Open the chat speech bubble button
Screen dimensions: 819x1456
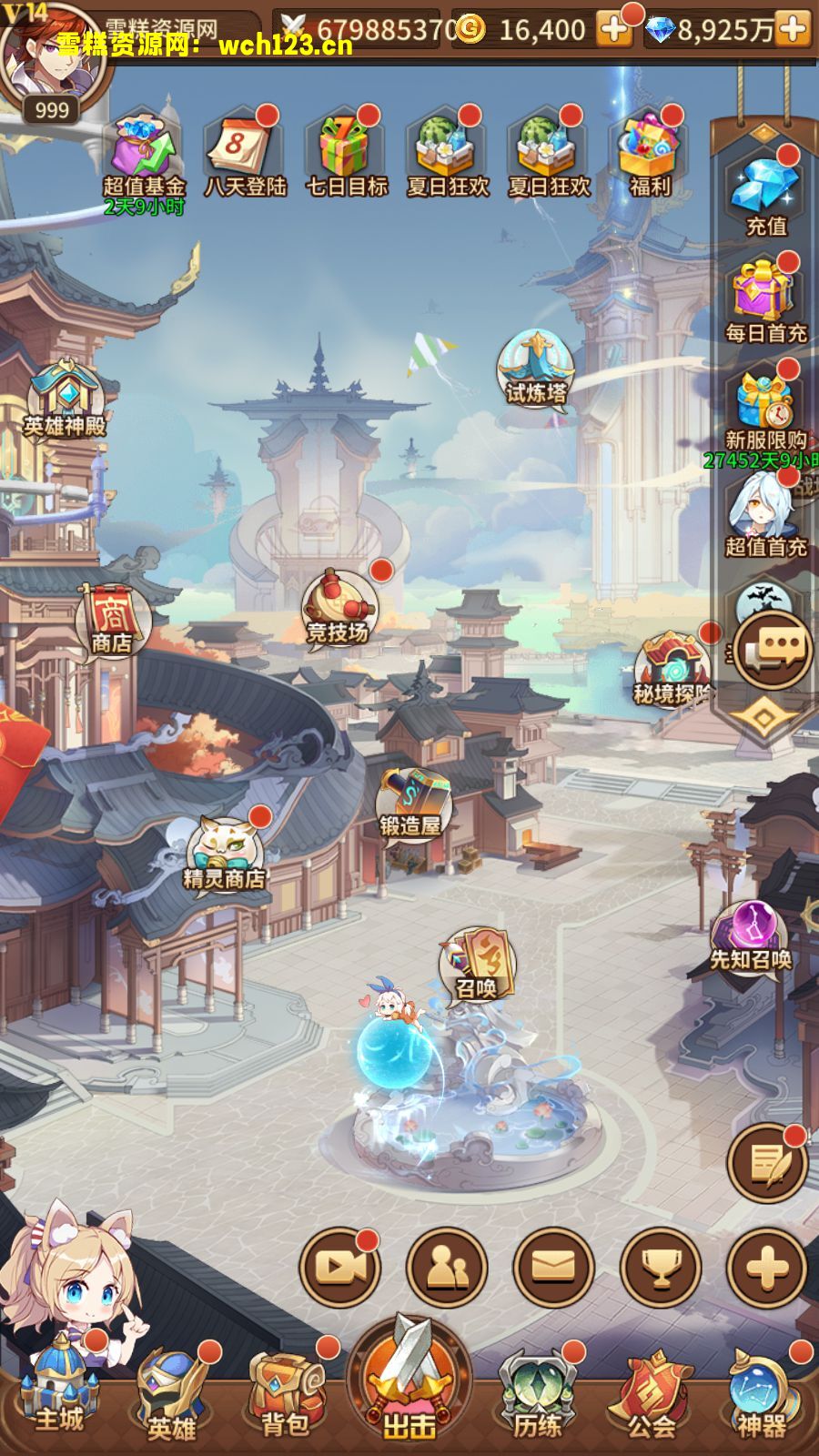coord(773,649)
